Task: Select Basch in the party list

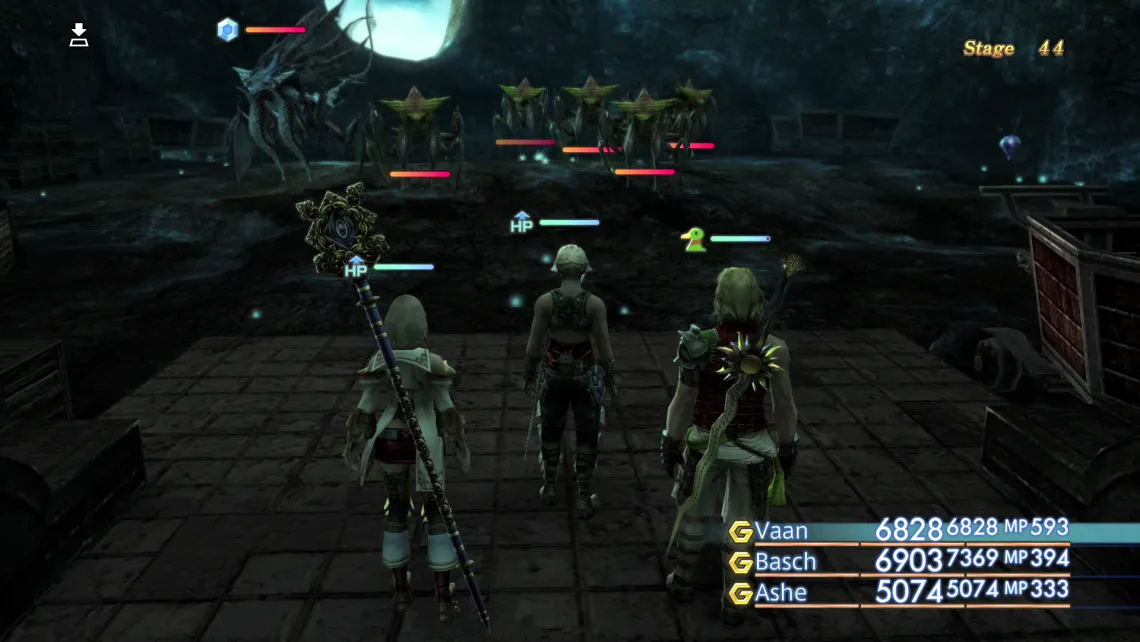Action: (786, 562)
